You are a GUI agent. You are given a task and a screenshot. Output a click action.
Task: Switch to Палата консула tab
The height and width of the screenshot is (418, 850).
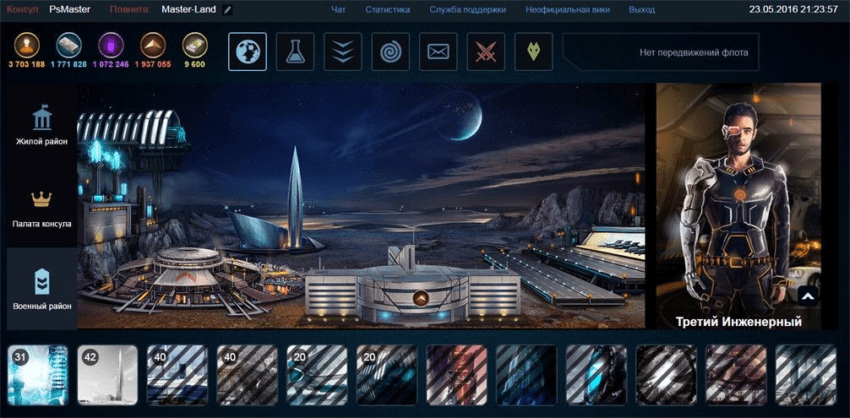(42, 208)
